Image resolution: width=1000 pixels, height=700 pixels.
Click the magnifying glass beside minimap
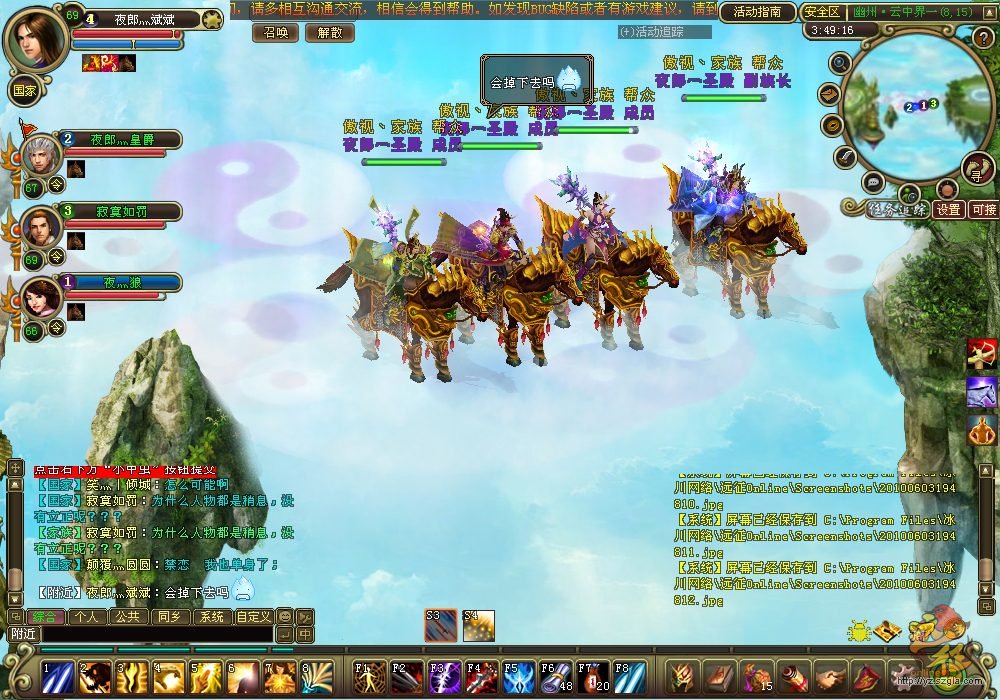pyautogui.click(x=840, y=64)
